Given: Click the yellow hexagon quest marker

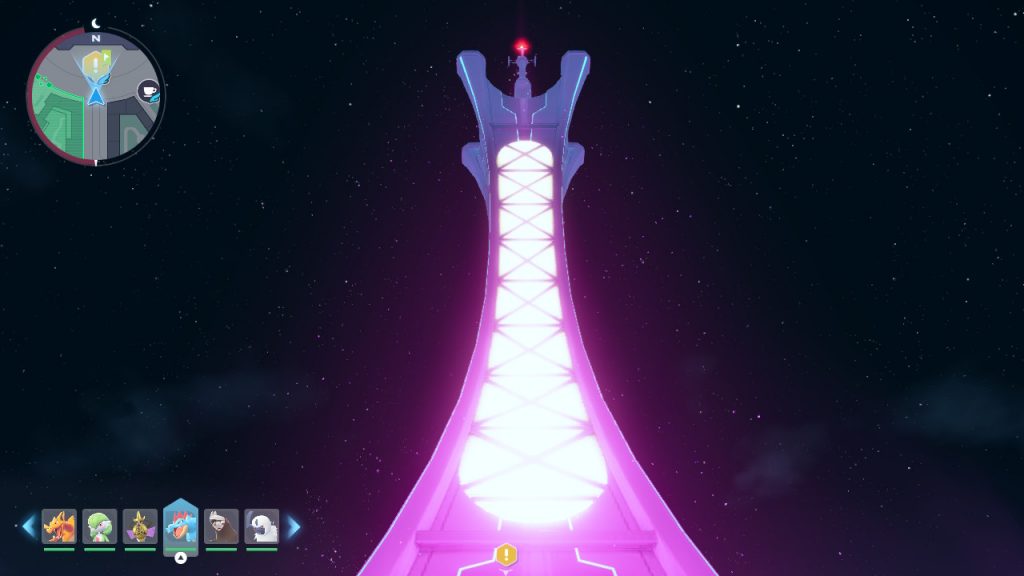Looking at the screenshot, I should click(506, 554).
